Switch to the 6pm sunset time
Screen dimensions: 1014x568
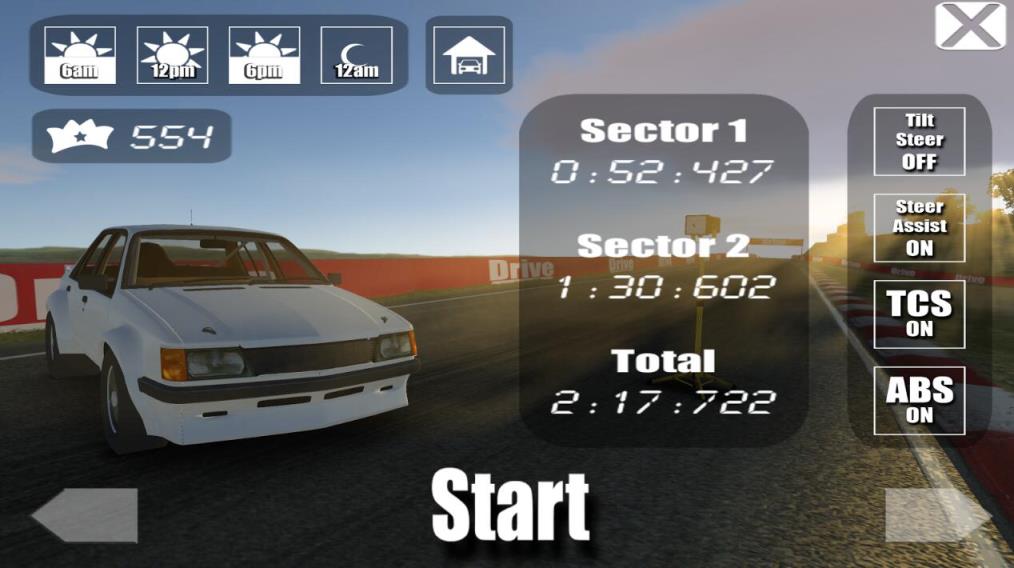[x=264, y=55]
